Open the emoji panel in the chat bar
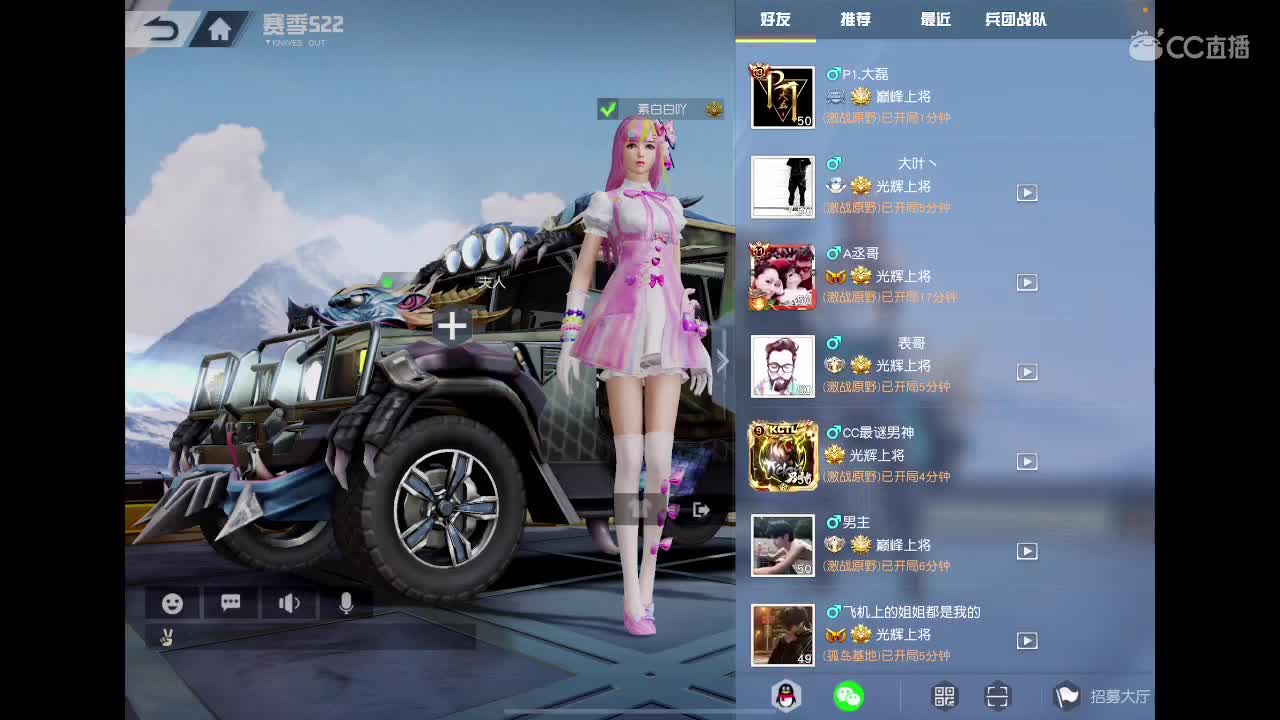This screenshot has width=1280, height=720. 172,603
